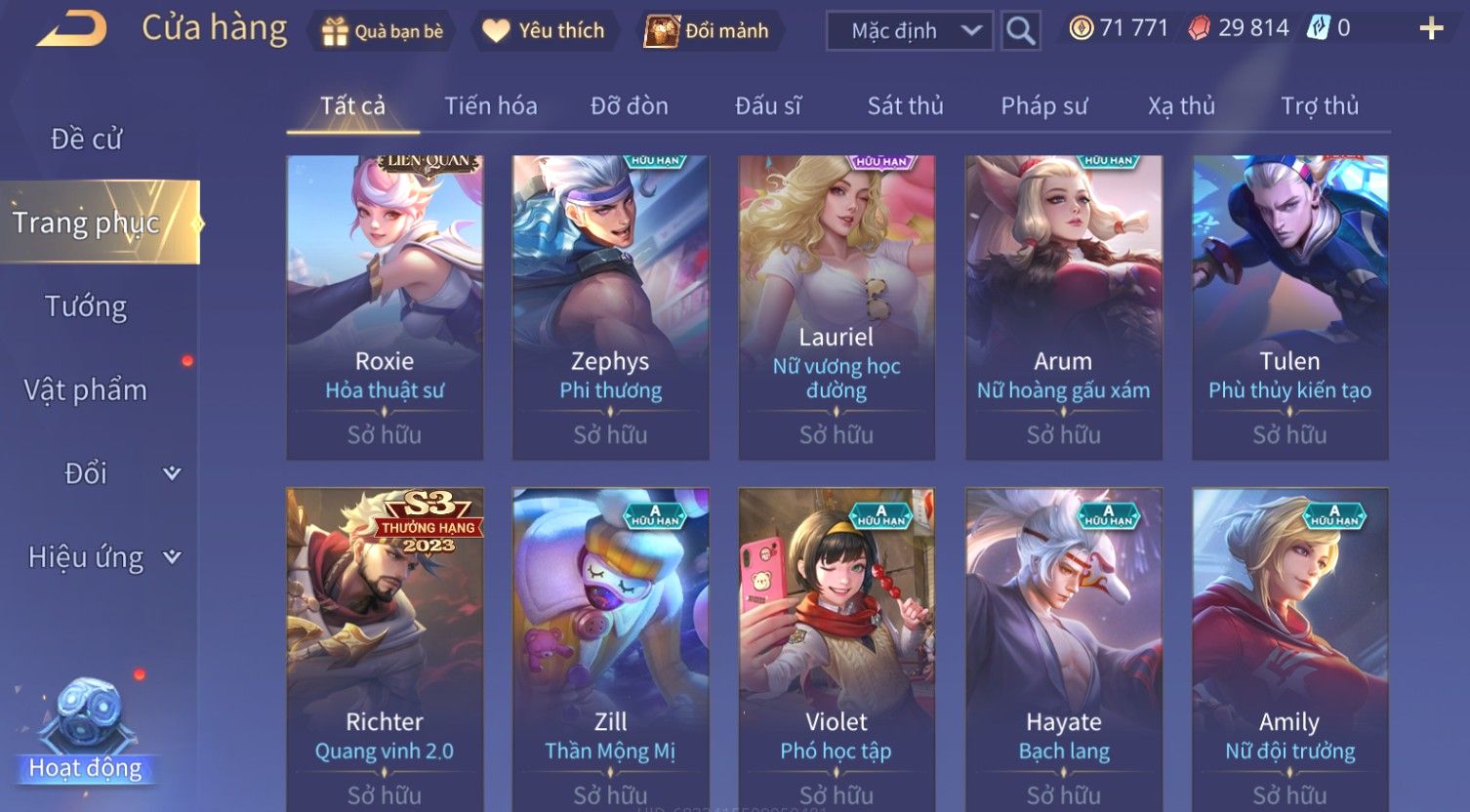Open the Tướng heroes section
This screenshot has height=812, width=1470.
[86, 306]
